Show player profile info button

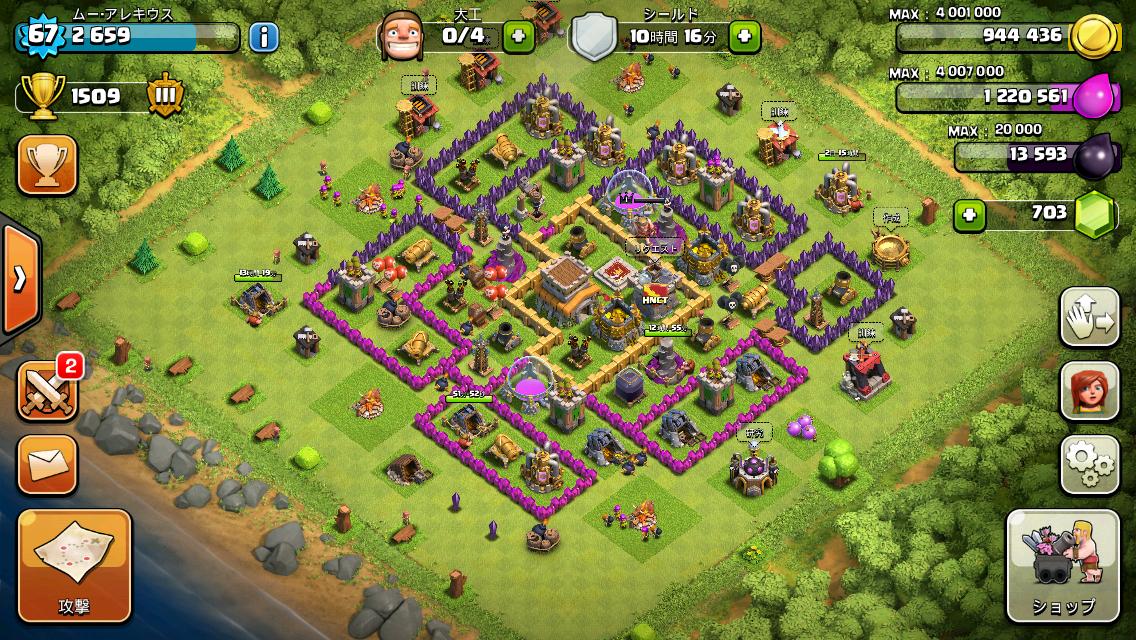click(263, 38)
